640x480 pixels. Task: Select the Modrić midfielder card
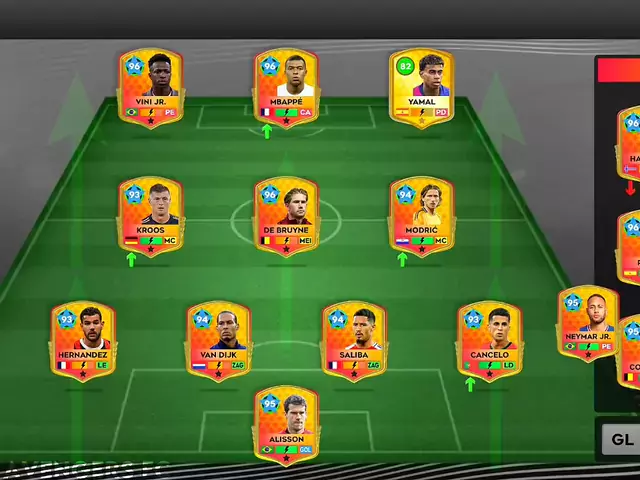click(421, 215)
